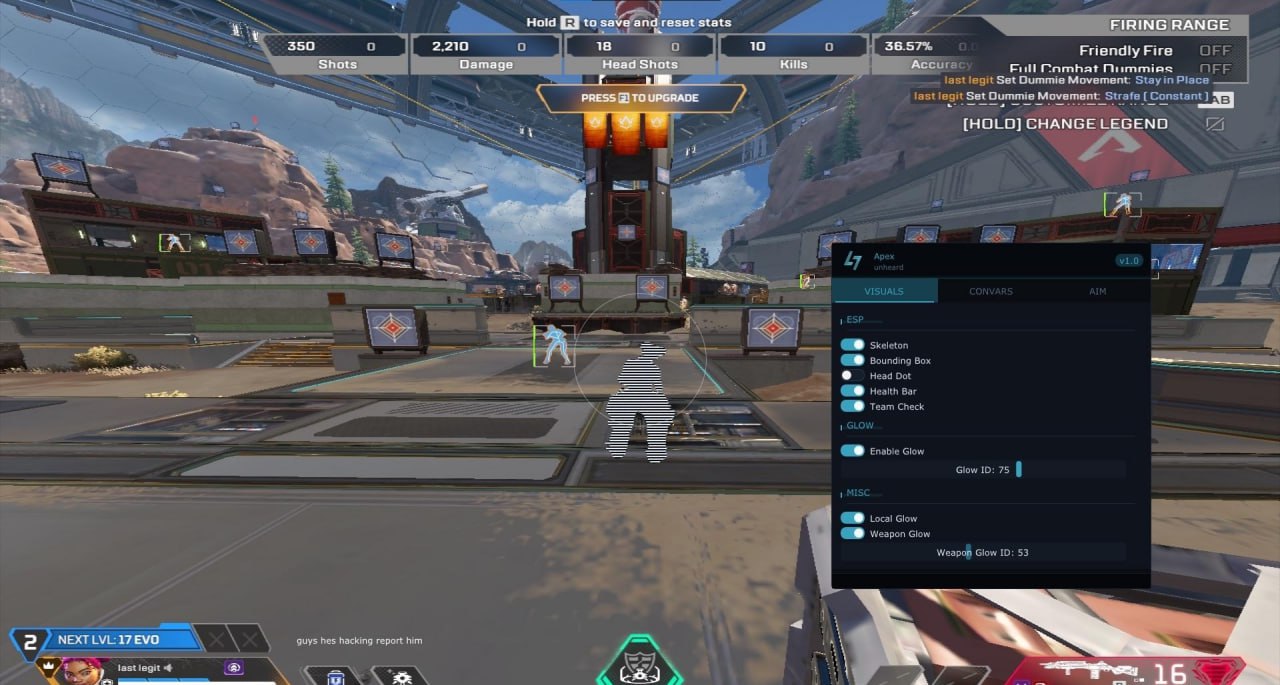Enable the Head Dot toggle

point(853,376)
